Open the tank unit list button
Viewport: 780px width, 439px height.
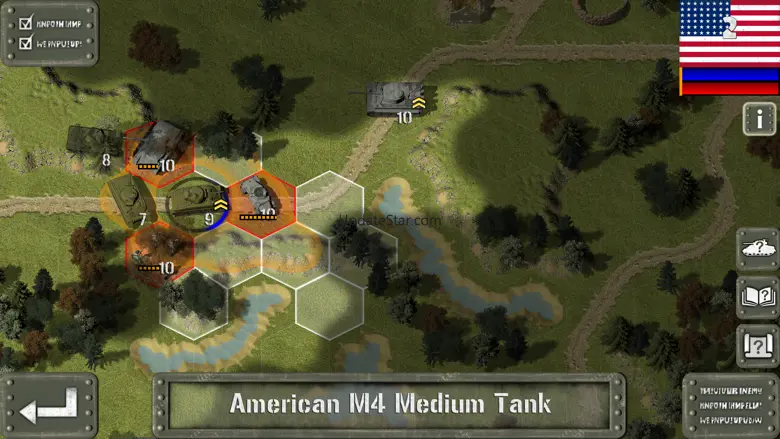coord(757,248)
